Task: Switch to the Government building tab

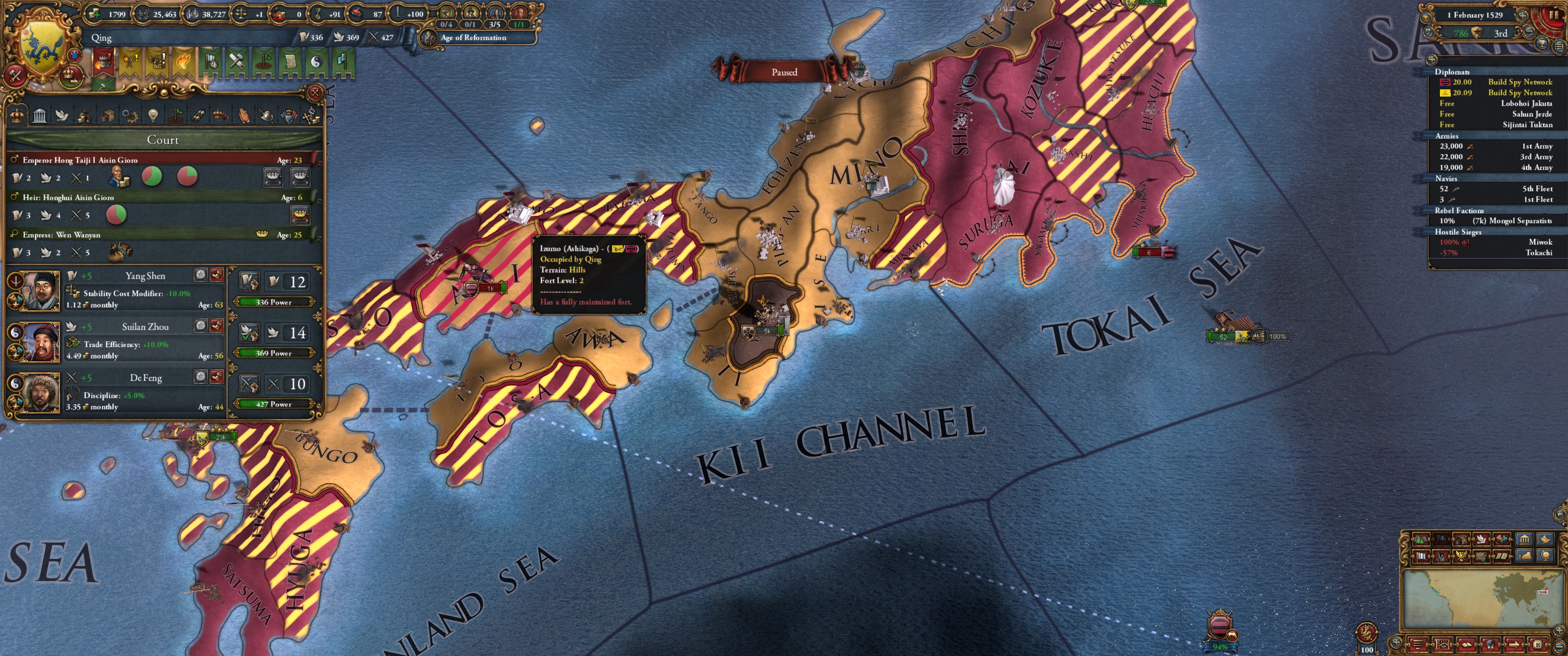Action: [39, 116]
